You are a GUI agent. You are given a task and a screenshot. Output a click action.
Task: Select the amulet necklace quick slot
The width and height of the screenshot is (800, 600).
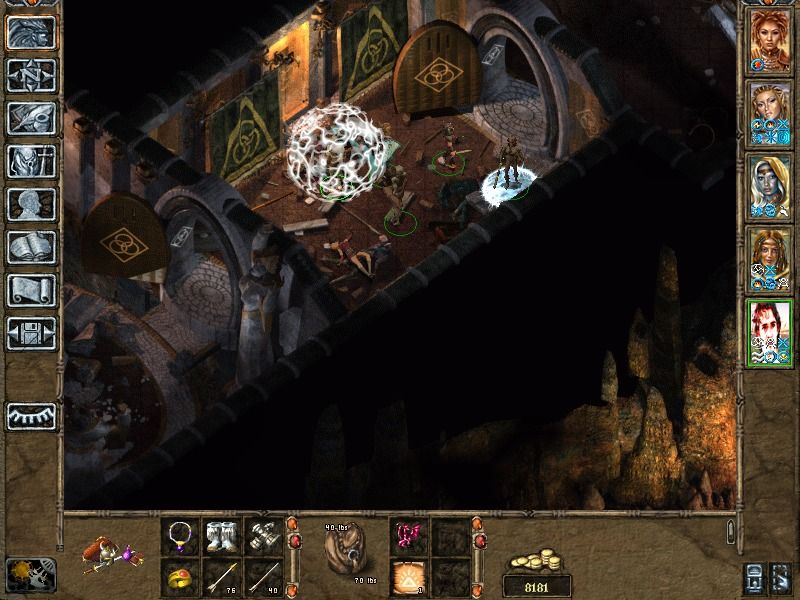point(179,536)
